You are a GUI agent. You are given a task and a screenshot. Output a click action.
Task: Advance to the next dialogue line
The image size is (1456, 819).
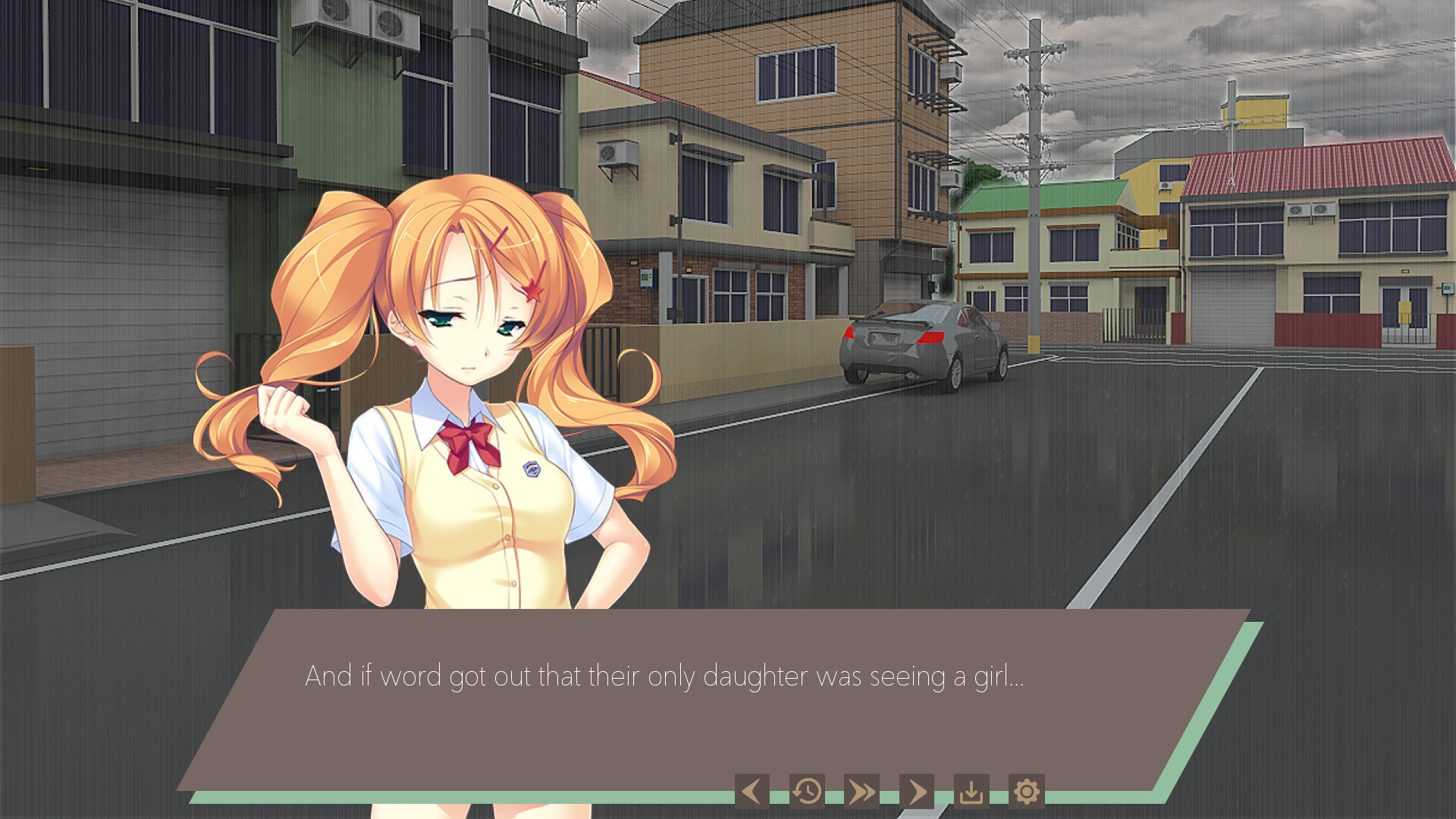916,792
